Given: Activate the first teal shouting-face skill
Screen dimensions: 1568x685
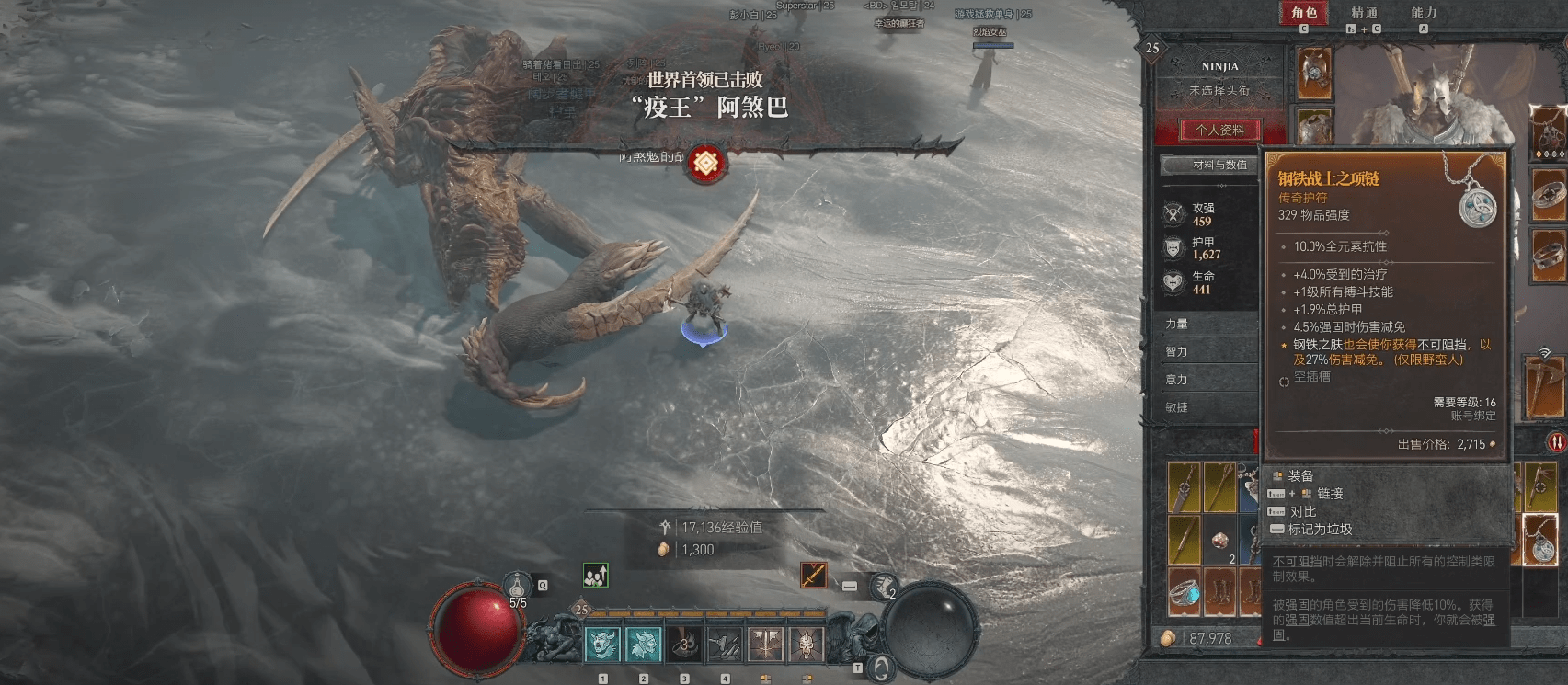Looking at the screenshot, I should pyautogui.click(x=603, y=645).
